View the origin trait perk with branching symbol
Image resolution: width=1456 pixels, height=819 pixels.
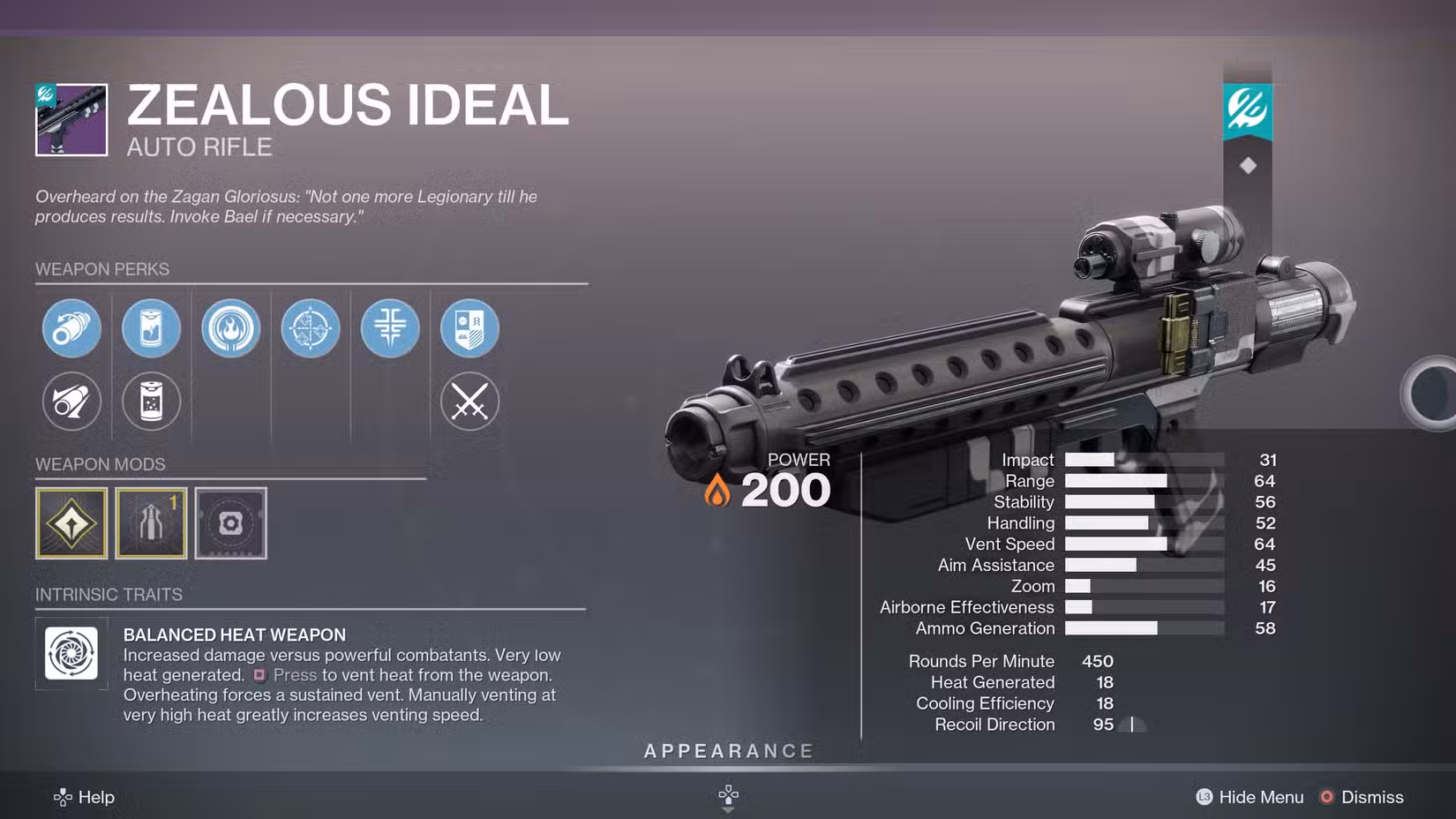(x=390, y=328)
